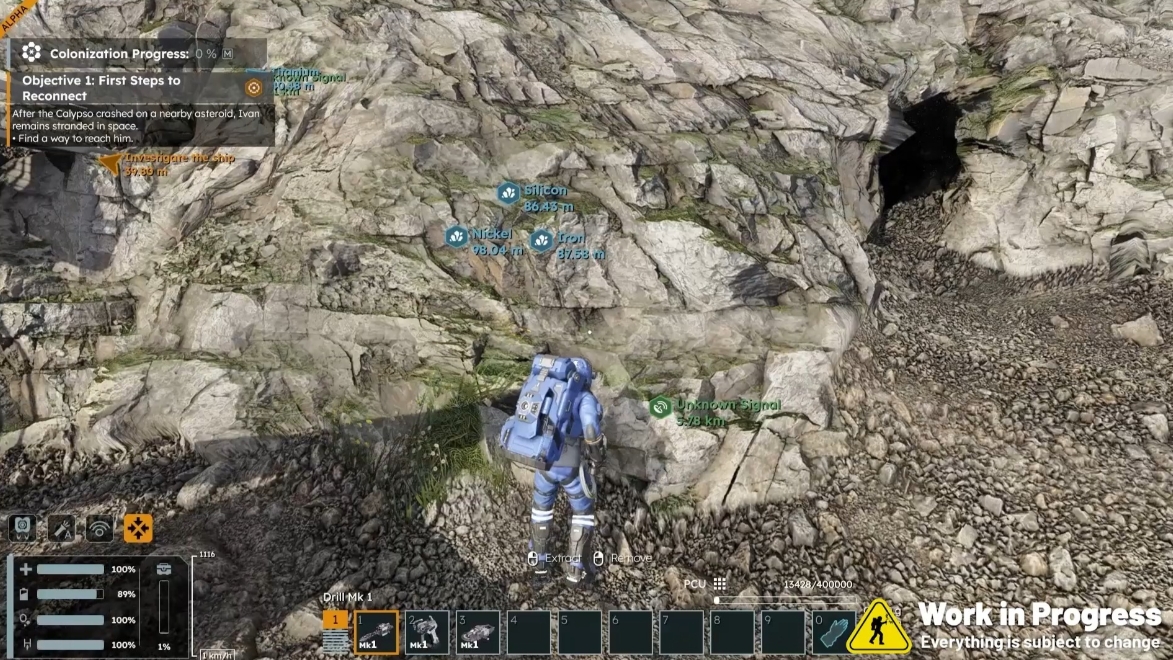Select hotbar slot 3 tool
Viewport: 1173px width, 660px height.
[477, 632]
